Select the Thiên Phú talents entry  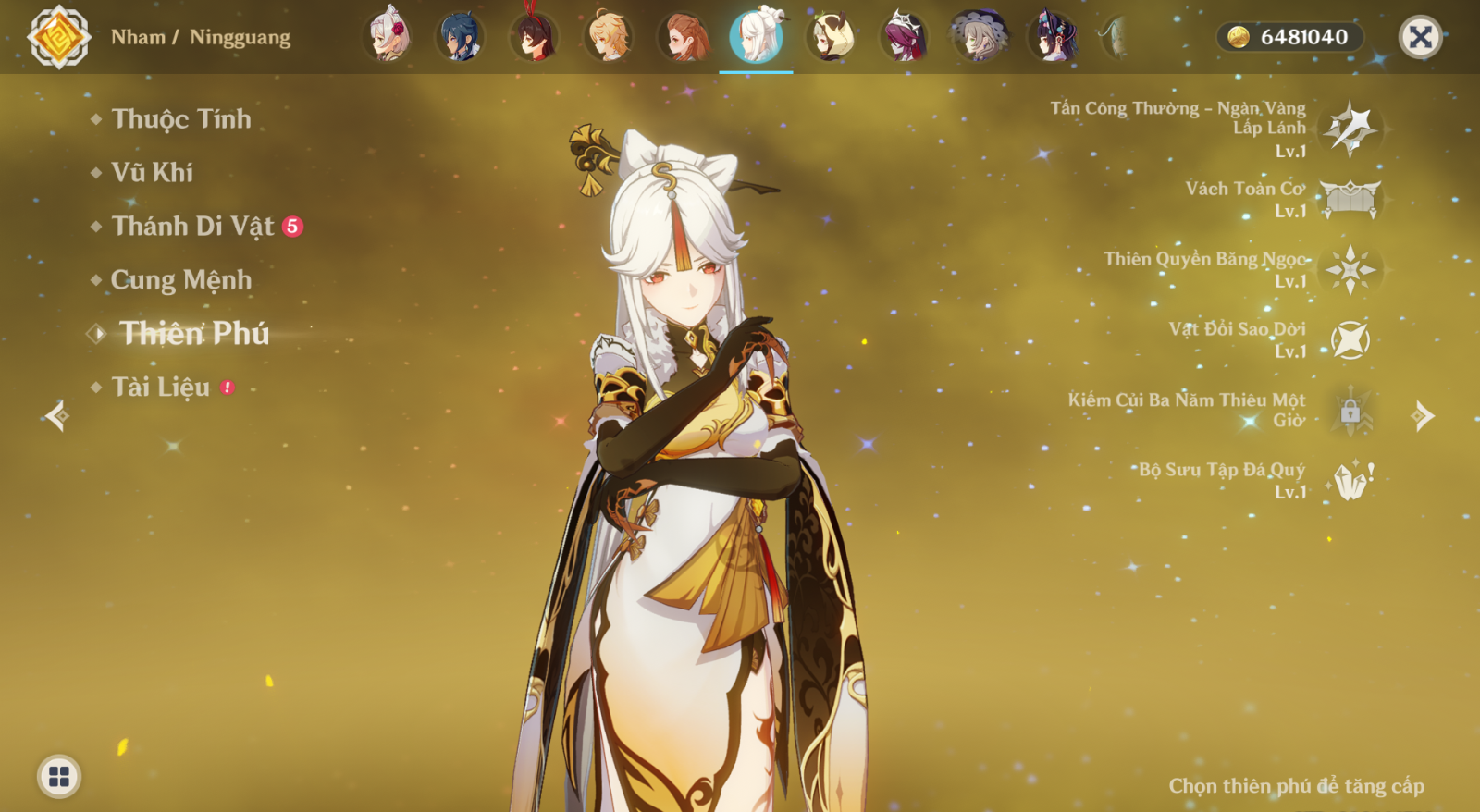[x=194, y=334]
